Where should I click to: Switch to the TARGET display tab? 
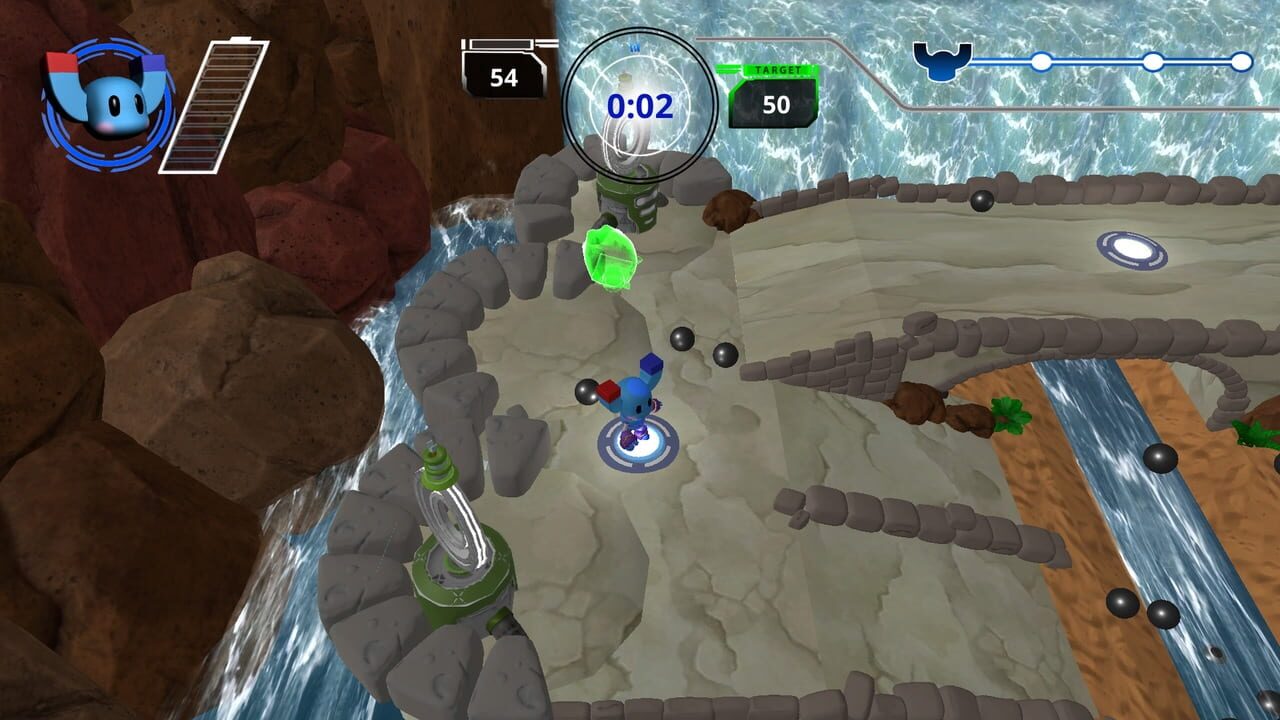click(x=777, y=69)
